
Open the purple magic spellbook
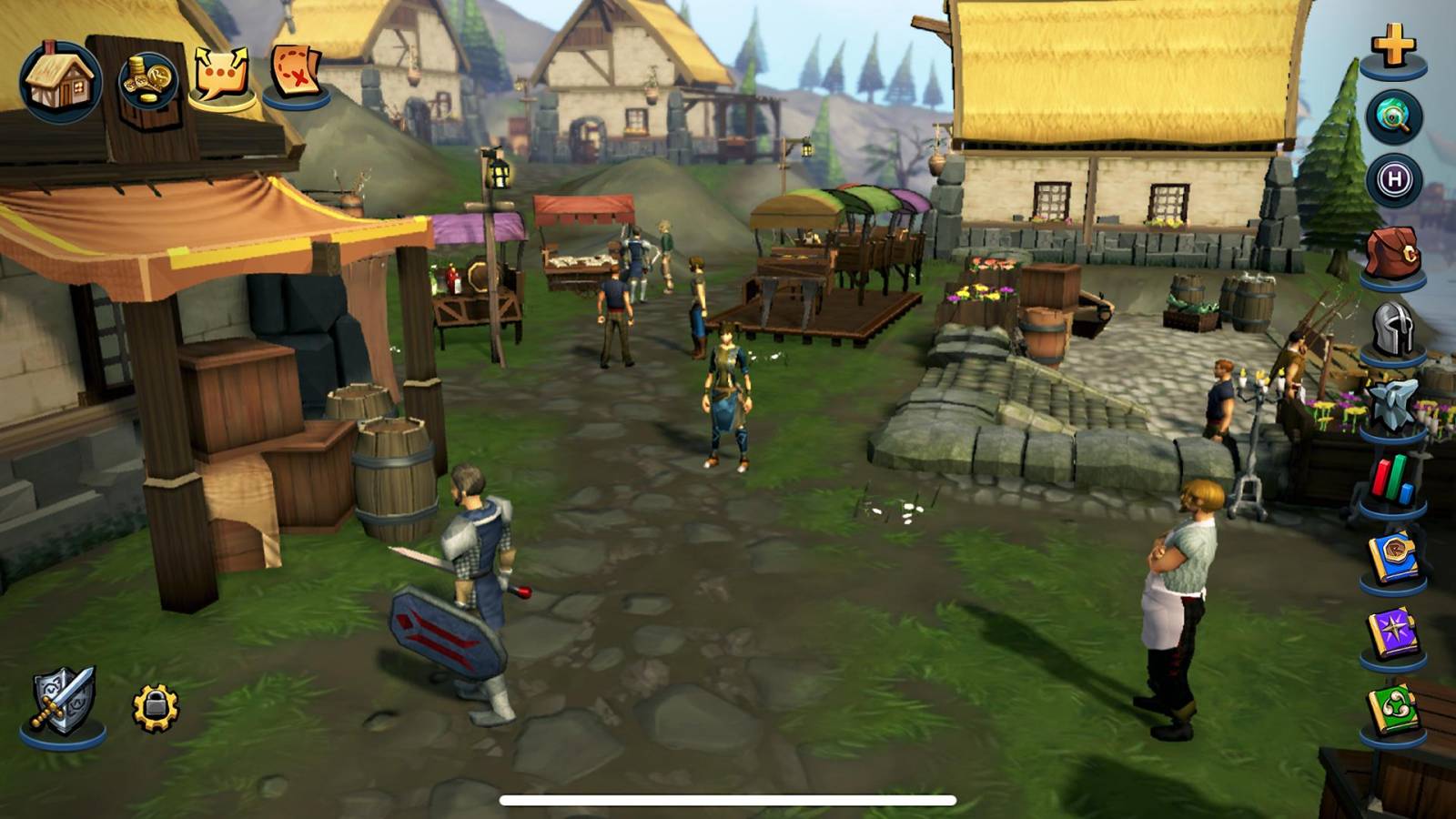1392,630
